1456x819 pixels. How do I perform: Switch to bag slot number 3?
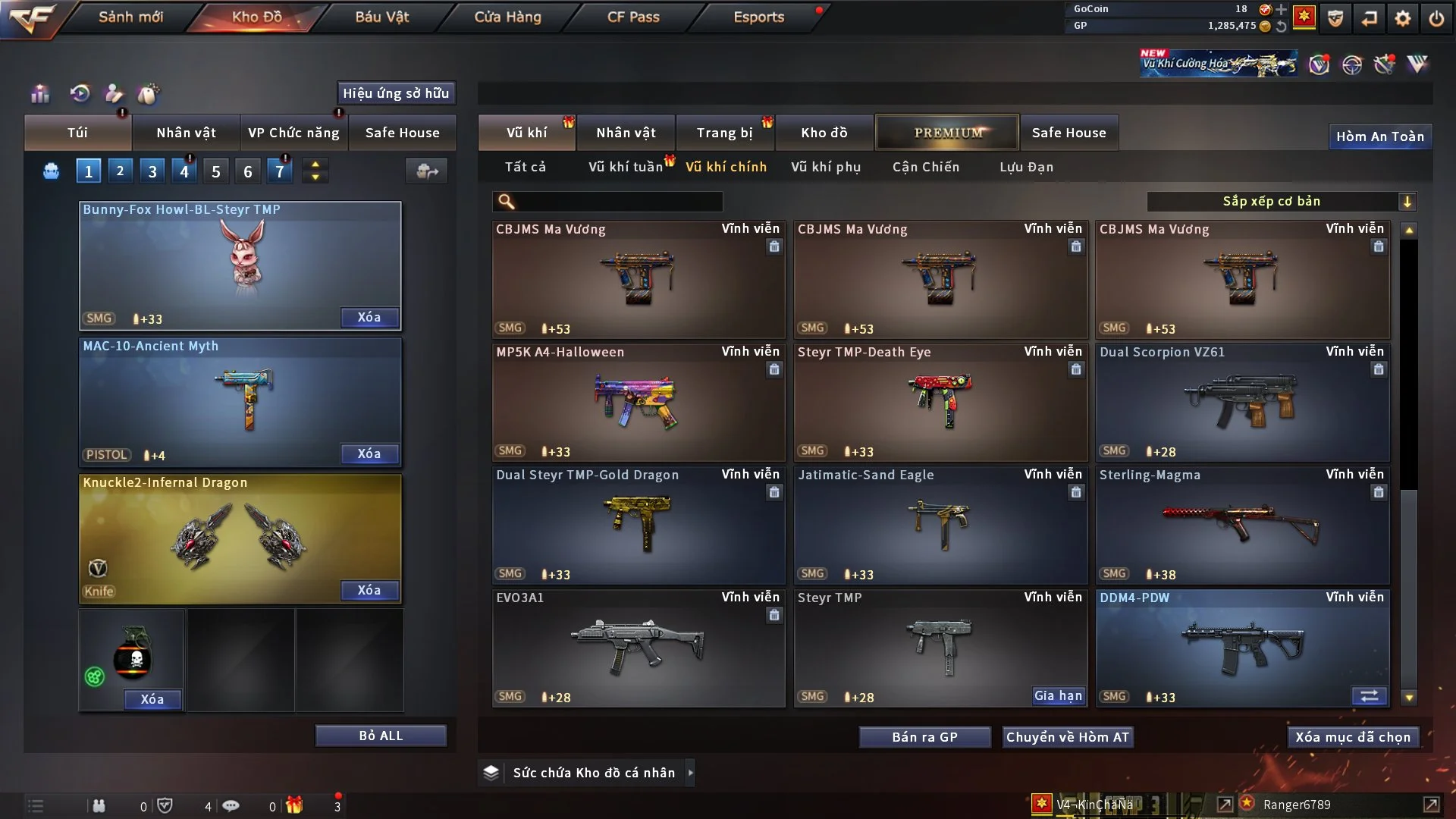click(152, 171)
